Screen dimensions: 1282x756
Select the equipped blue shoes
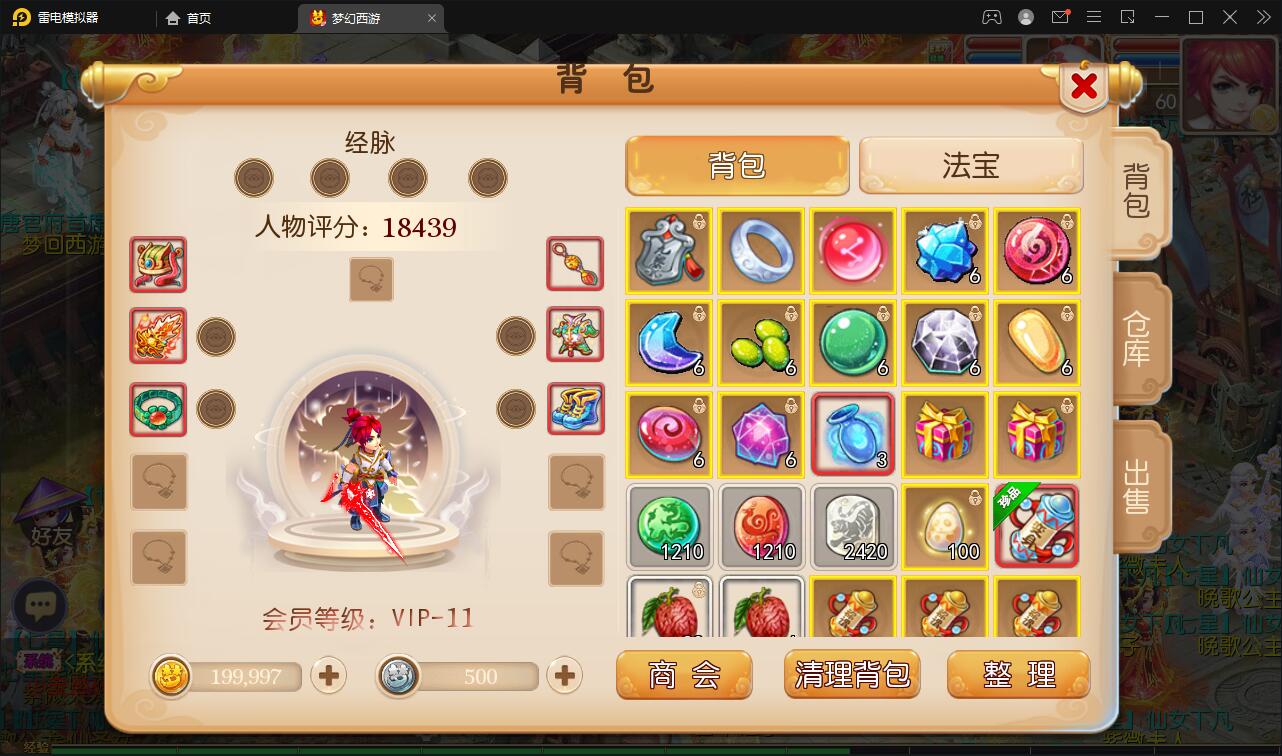(575, 409)
